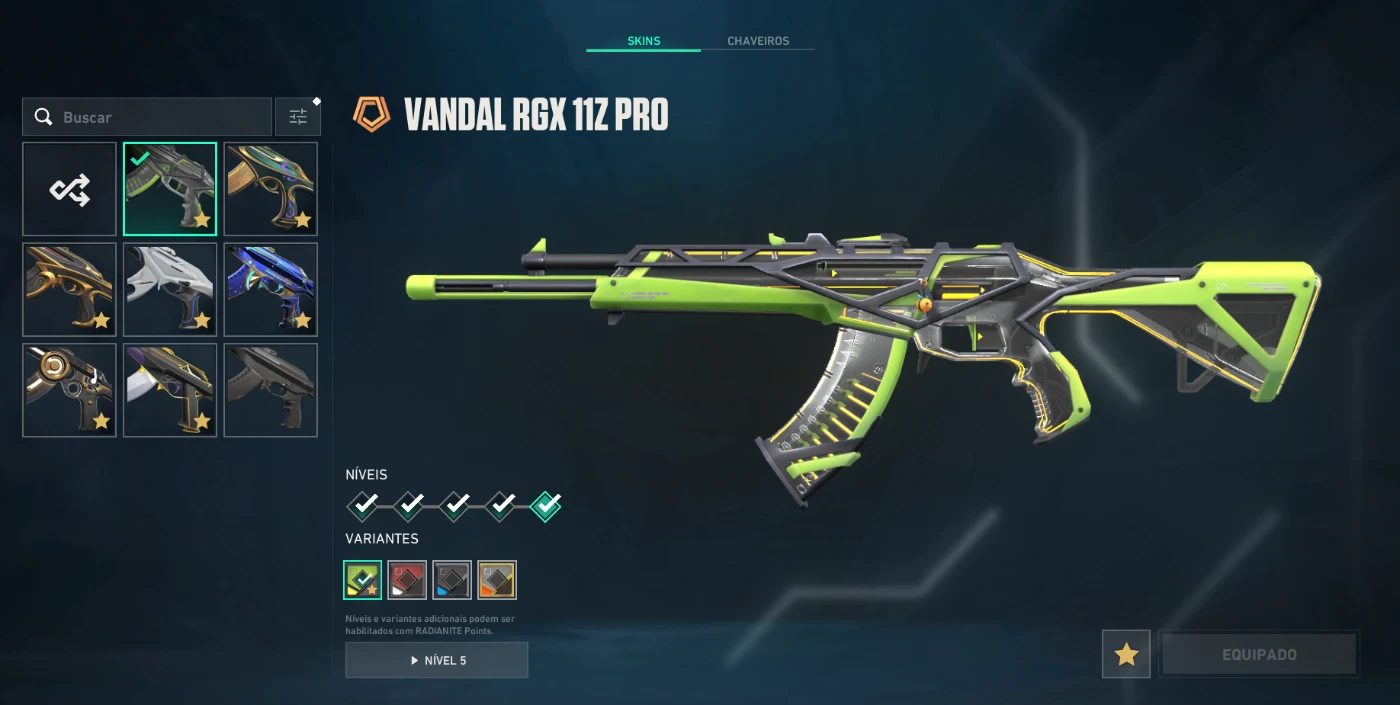The height and width of the screenshot is (705, 1400).
Task: Switch to the Skins tab
Action: coord(643,41)
